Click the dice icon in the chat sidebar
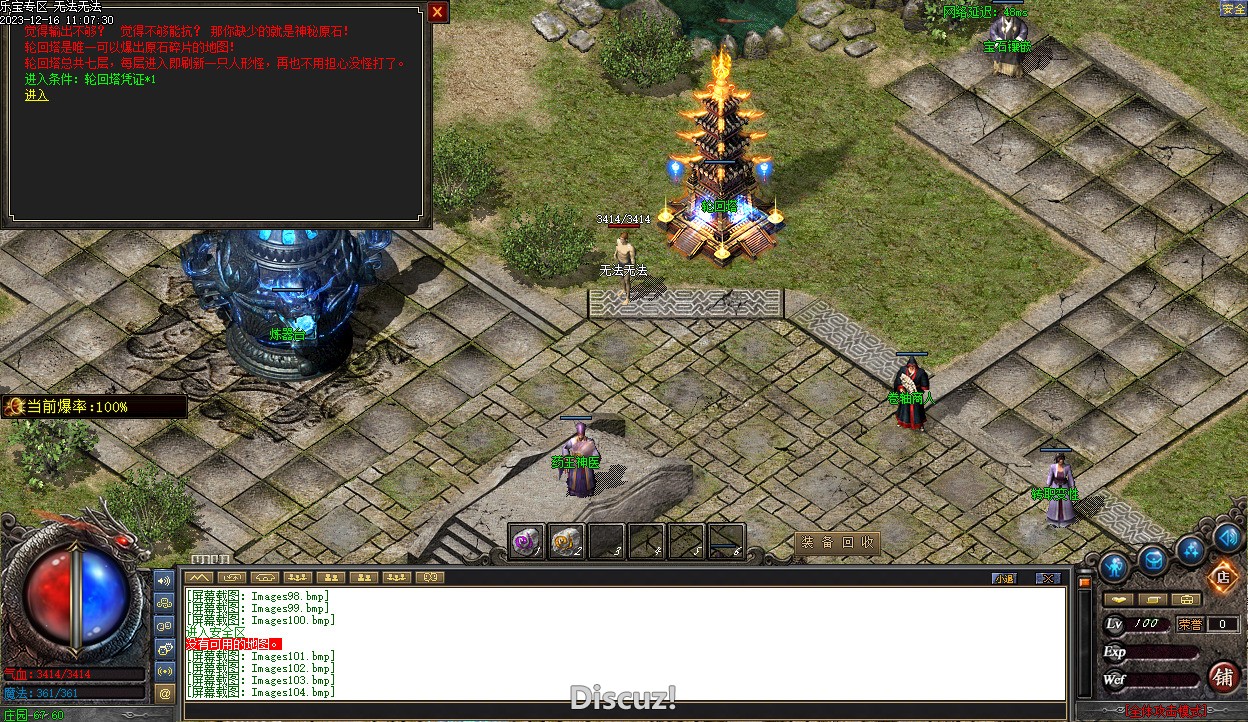Viewport: 1248px width, 722px height. pyautogui.click(x=165, y=648)
